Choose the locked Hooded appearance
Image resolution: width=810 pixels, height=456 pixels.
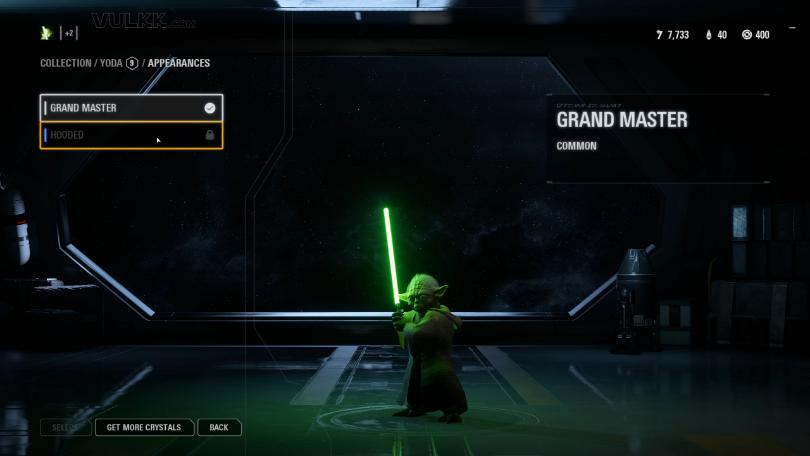click(131, 135)
